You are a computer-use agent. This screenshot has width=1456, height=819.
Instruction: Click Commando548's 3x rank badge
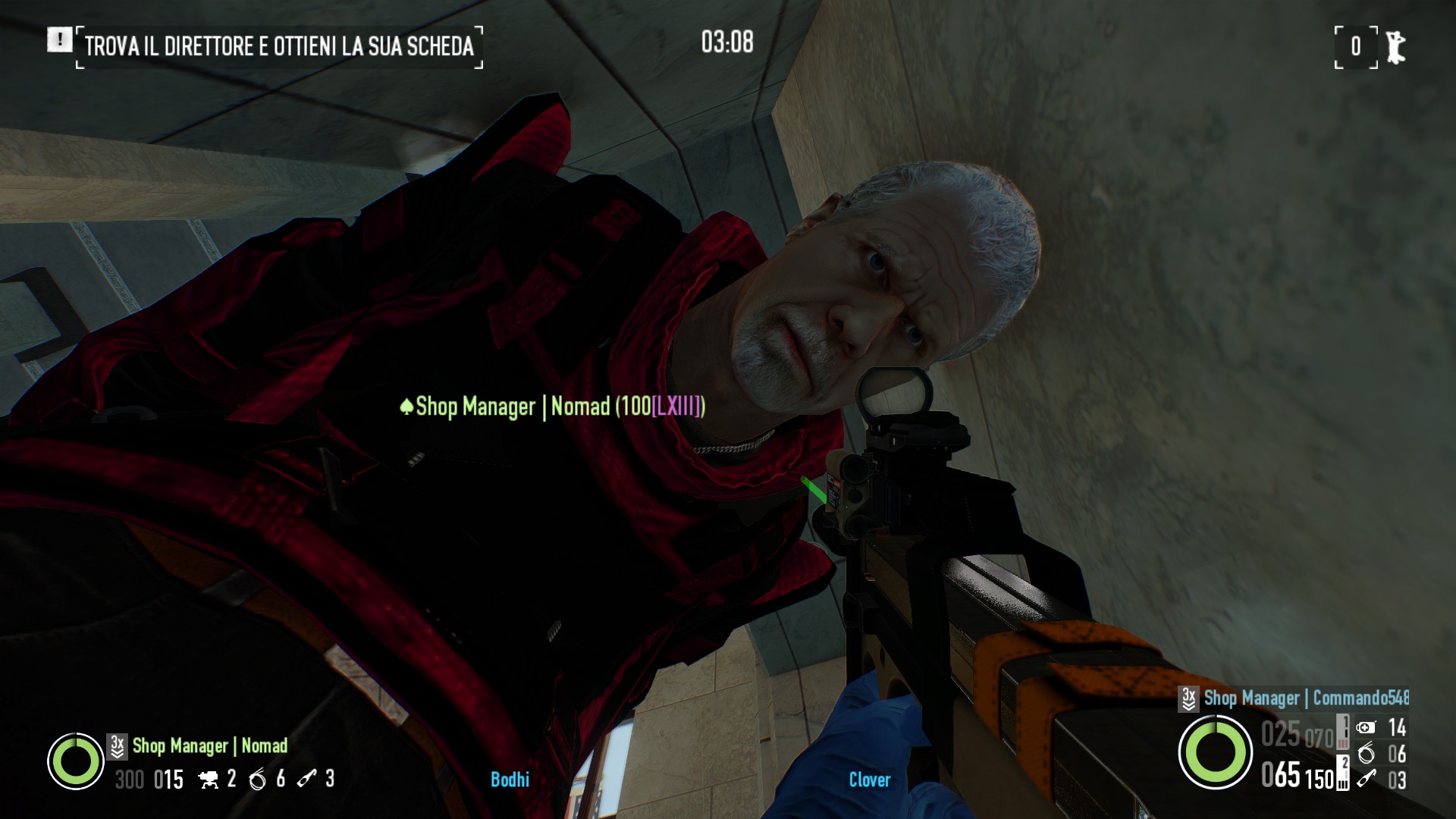coord(1188,698)
